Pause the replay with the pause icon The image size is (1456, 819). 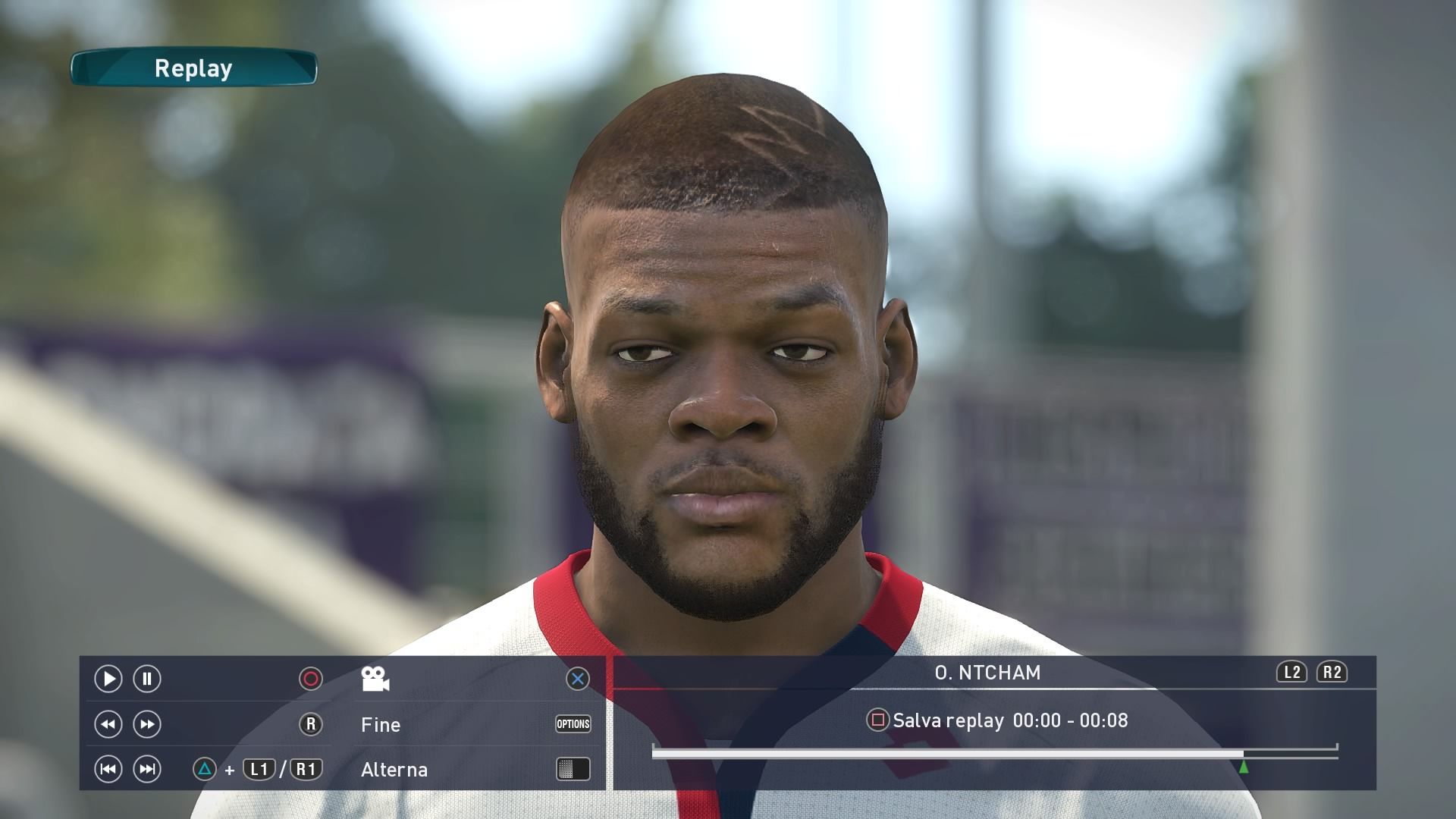click(147, 679)
